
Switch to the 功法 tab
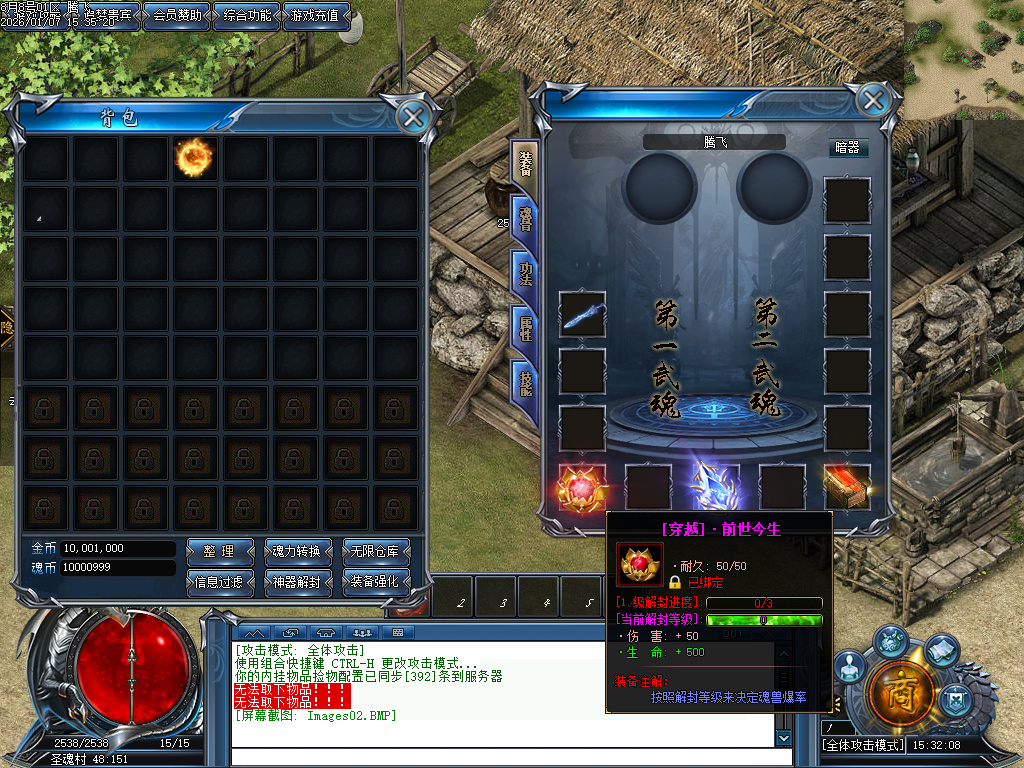pyautogui.click(x=525, y=272)
